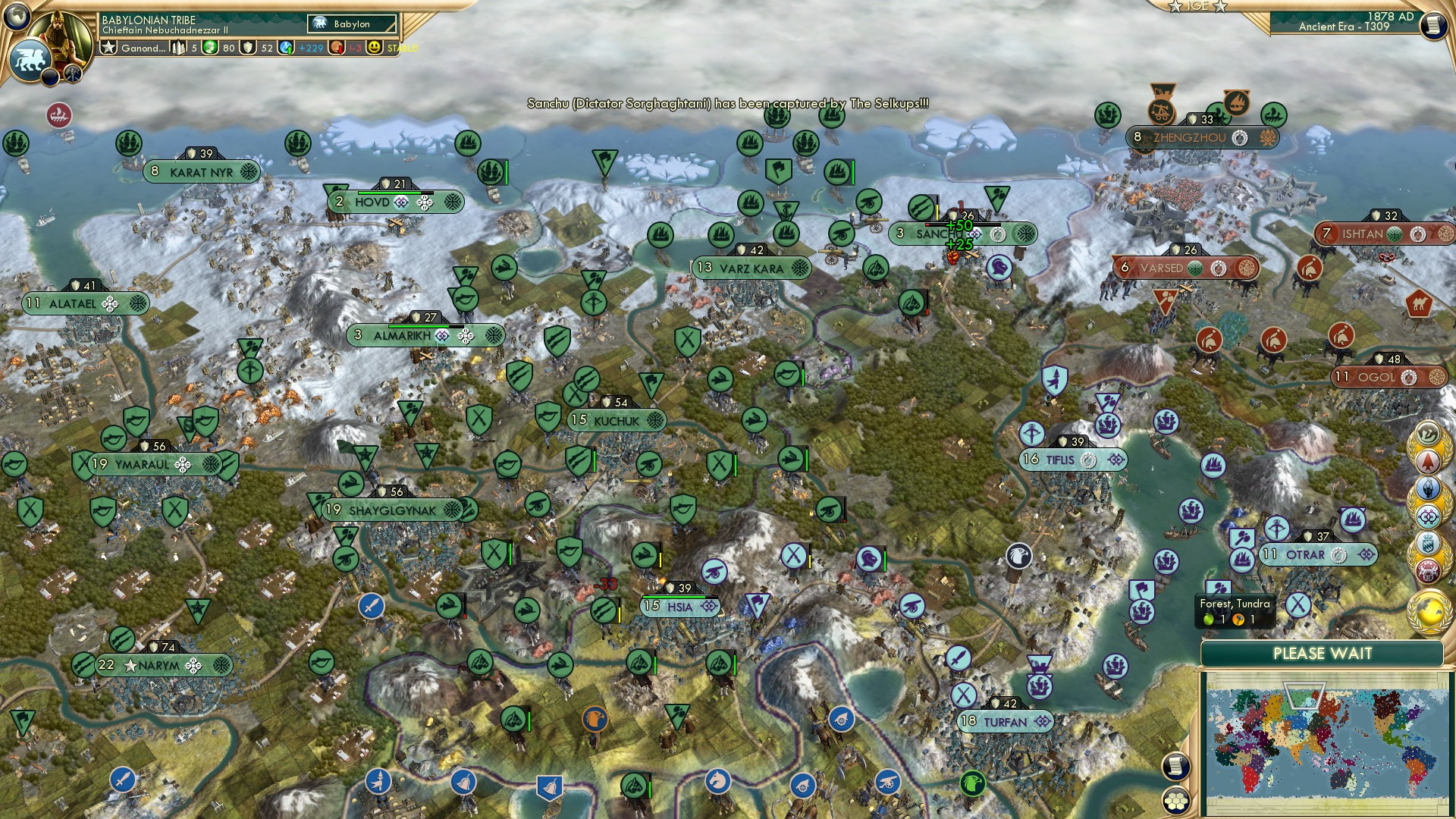Expand the Ganond... scoreboard entry
This screenshot has height=819, width=1456.
point(144,48)
